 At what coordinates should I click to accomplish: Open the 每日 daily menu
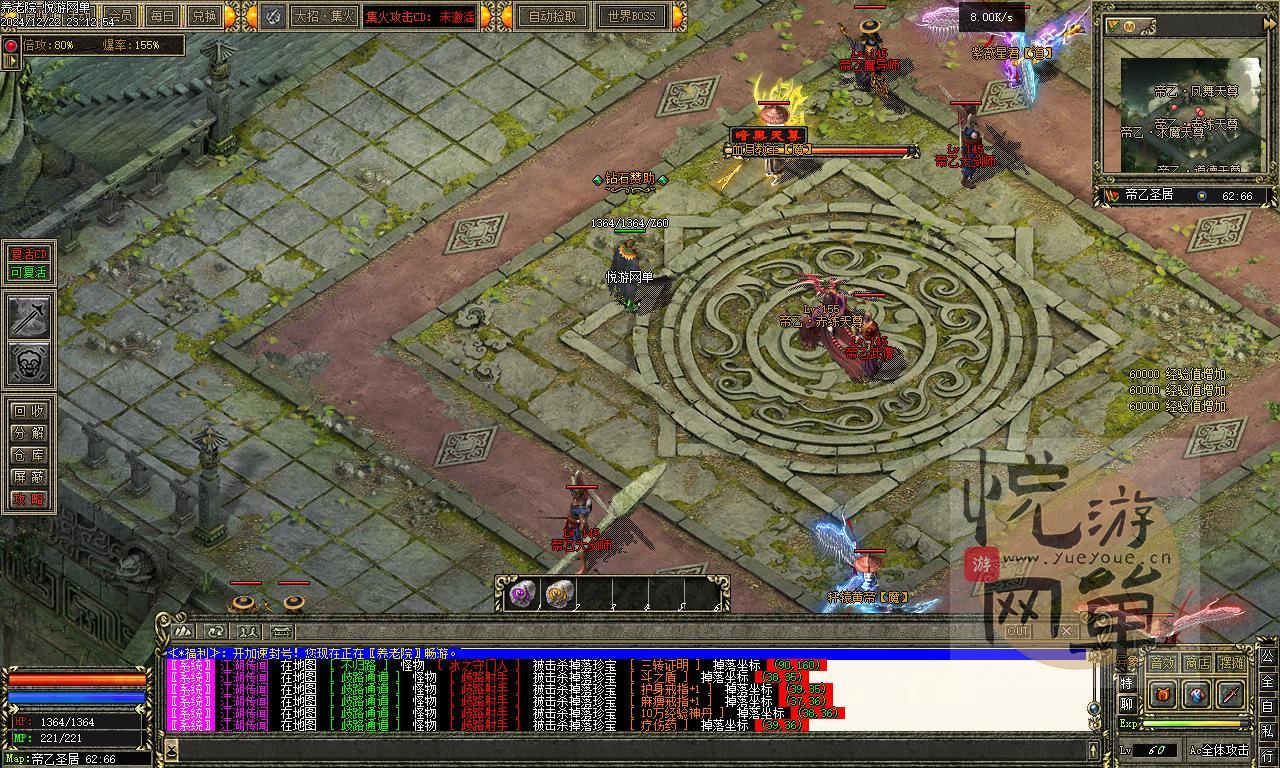[x=162, y=16]
